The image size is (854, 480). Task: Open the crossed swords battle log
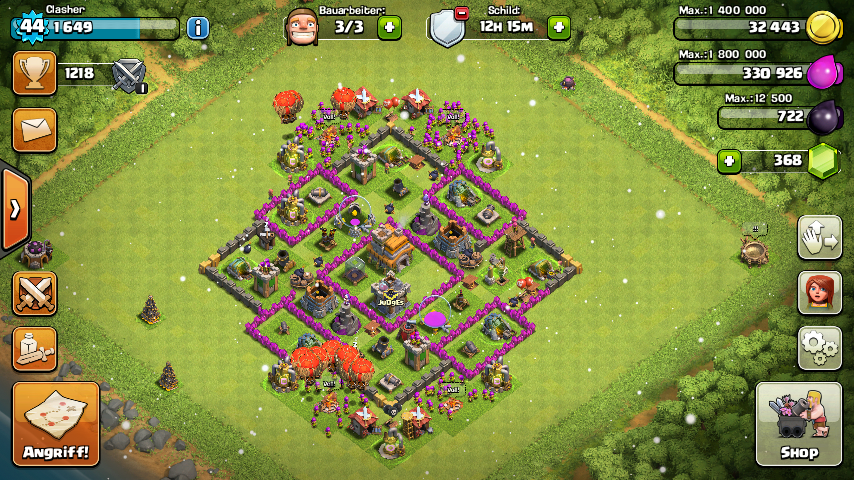click(x=34, y=293)
